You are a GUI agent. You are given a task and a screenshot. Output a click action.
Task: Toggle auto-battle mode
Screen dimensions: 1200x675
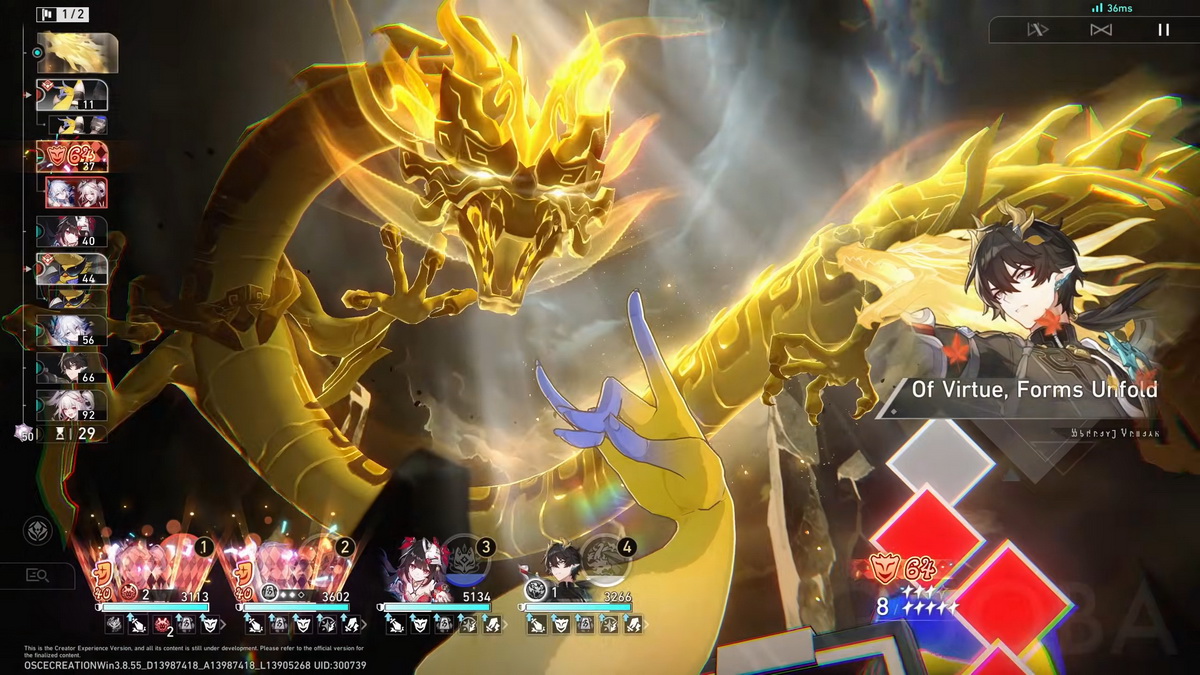point(1101,30)
